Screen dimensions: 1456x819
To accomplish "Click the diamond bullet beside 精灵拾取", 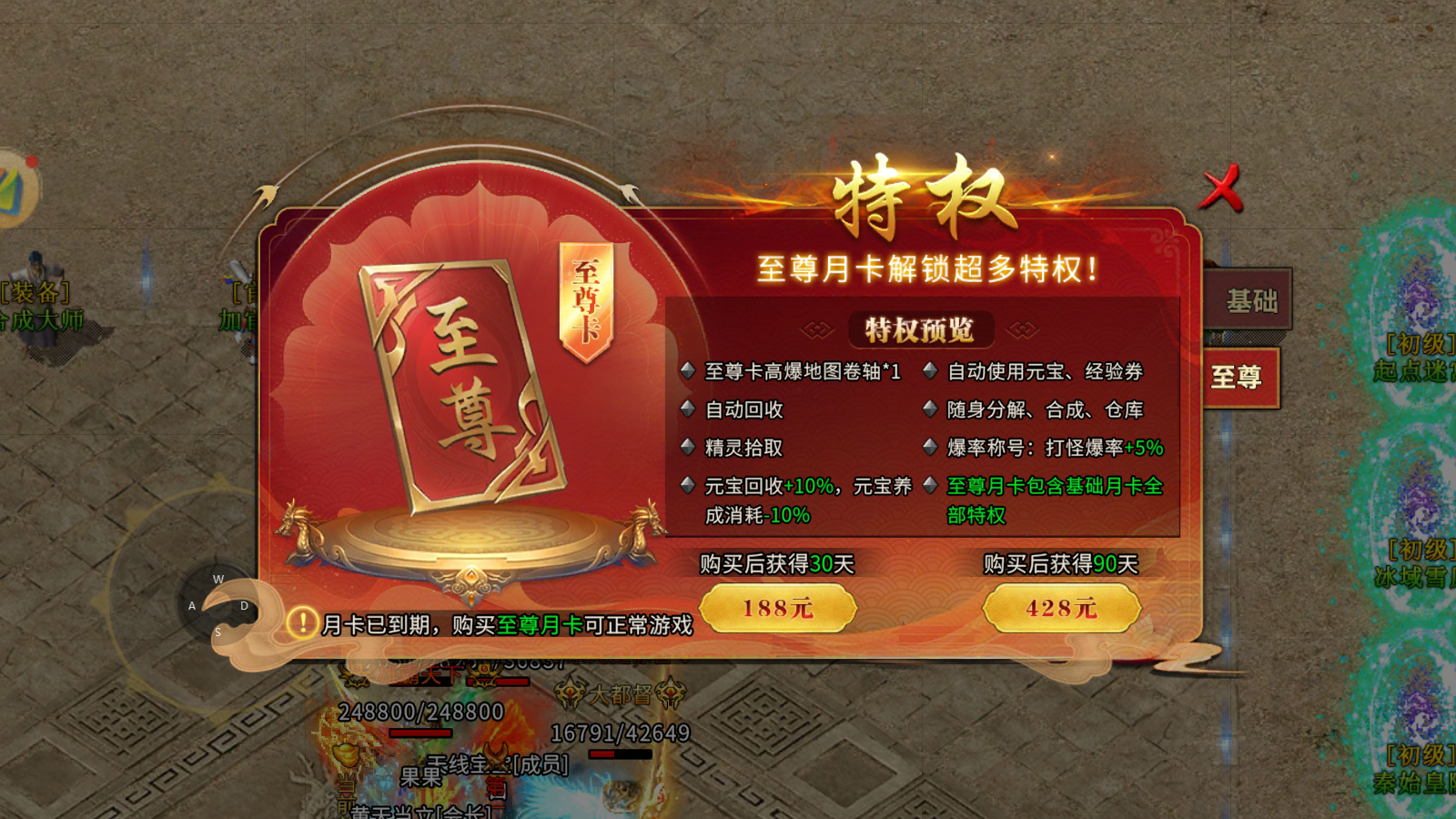I will tap(688, 448).
